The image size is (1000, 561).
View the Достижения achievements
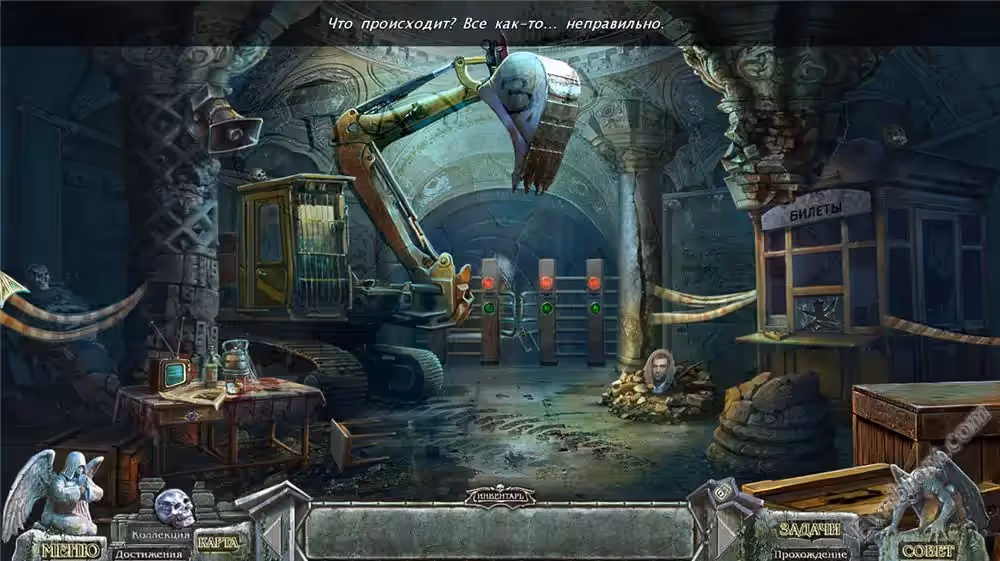pos(148,553)
